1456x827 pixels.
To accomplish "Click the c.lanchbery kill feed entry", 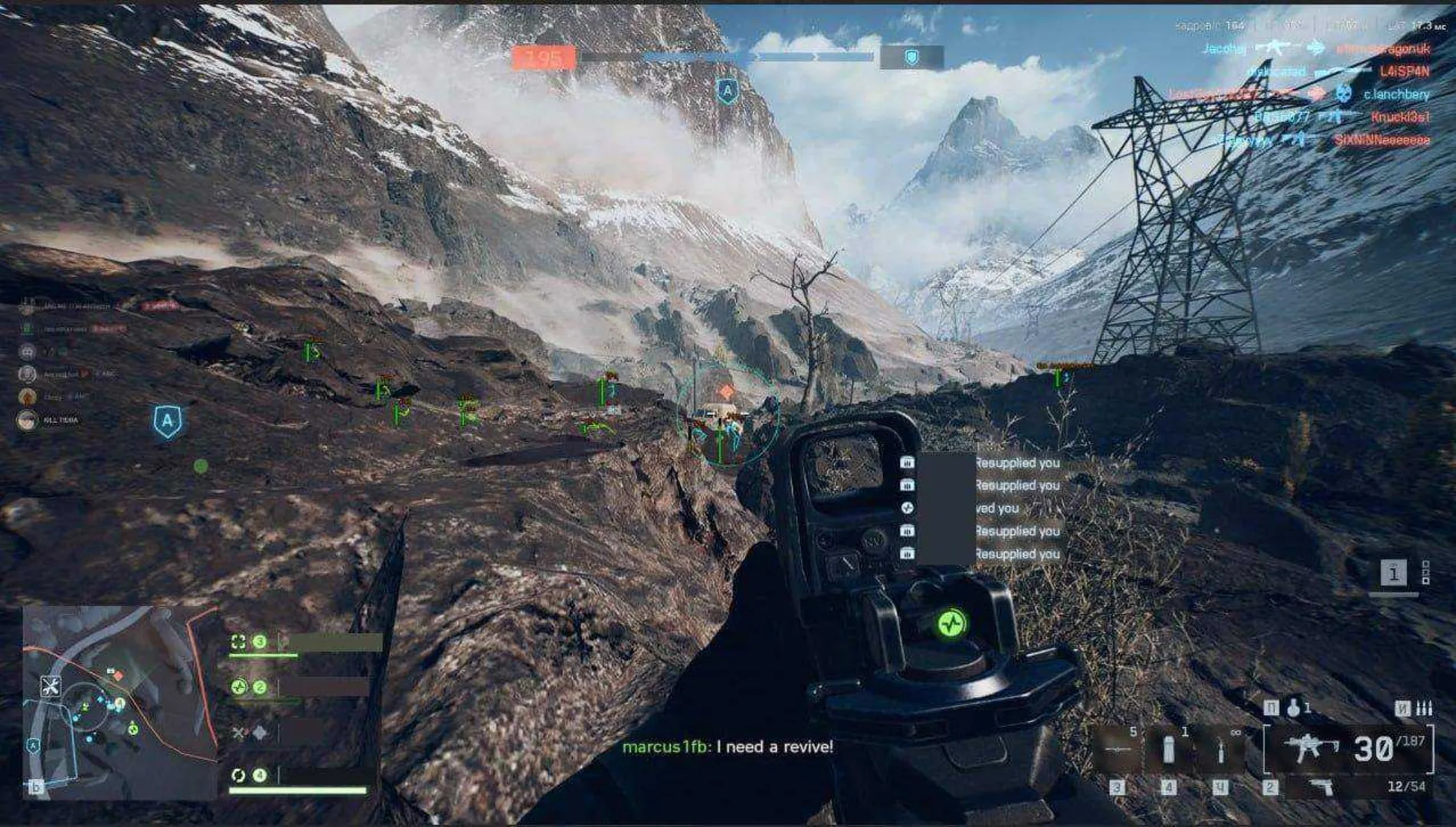I will pos(1395,94).
